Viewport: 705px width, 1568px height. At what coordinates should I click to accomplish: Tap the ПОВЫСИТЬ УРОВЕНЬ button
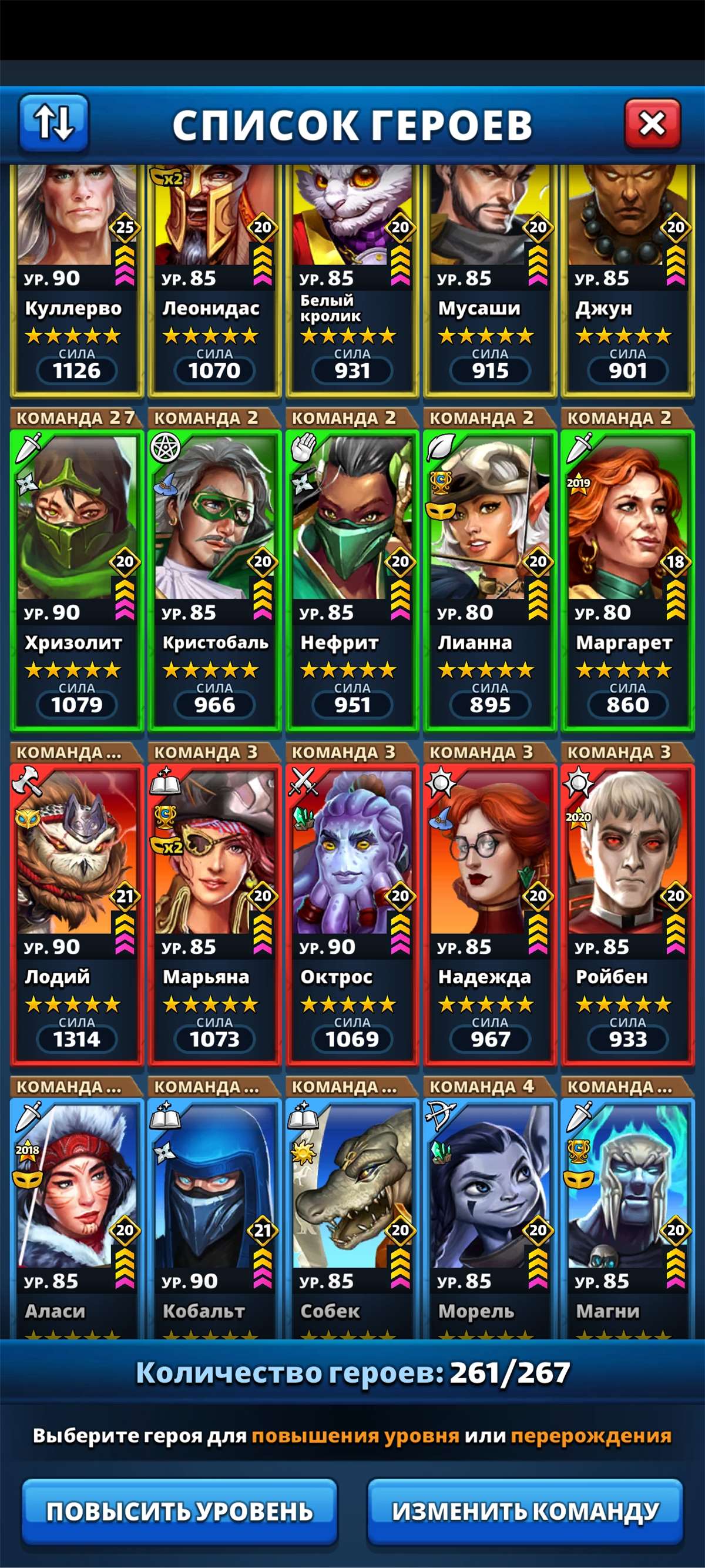[x=179, y=1511]
